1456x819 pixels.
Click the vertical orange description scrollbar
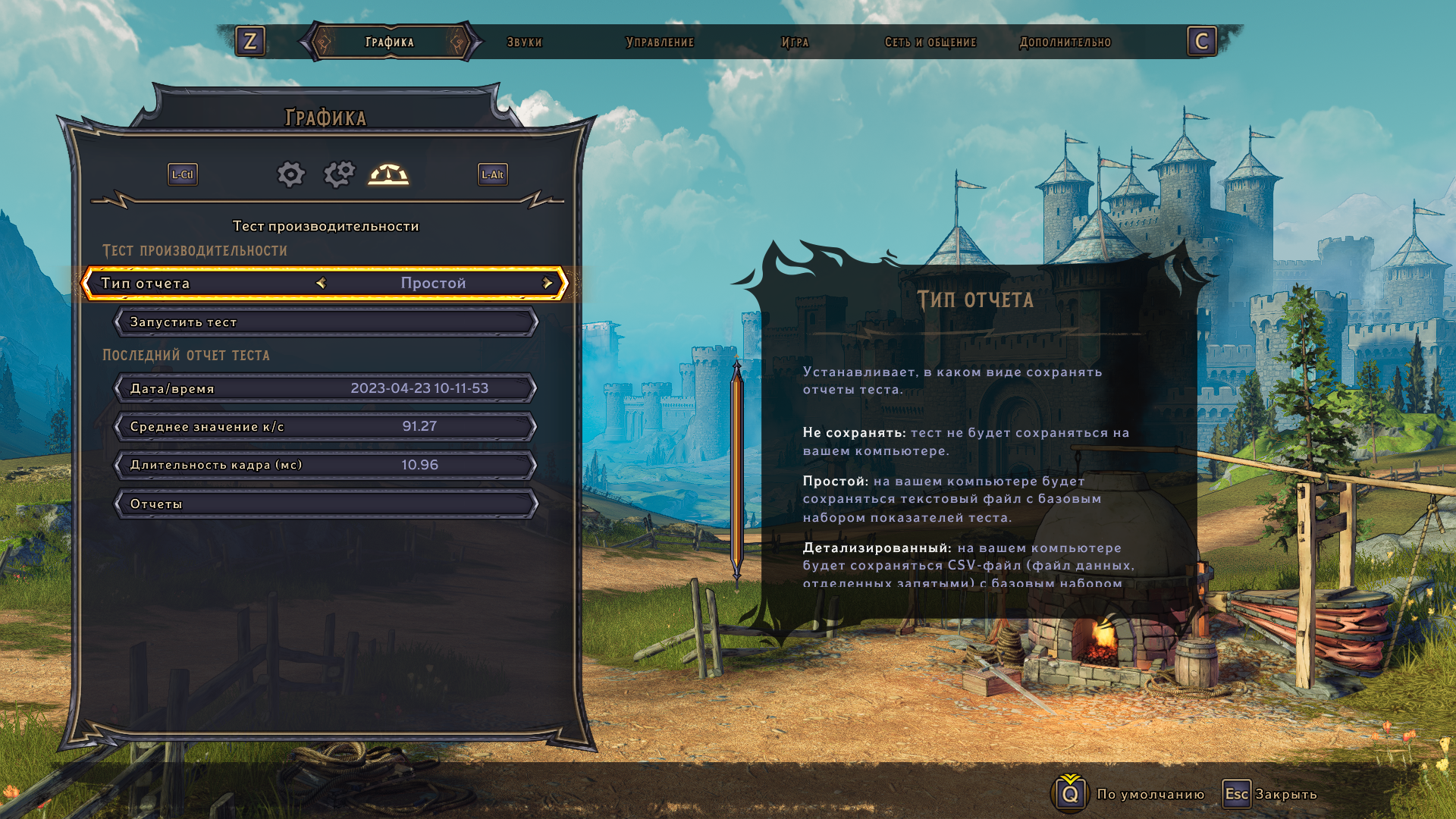(736, 470)
